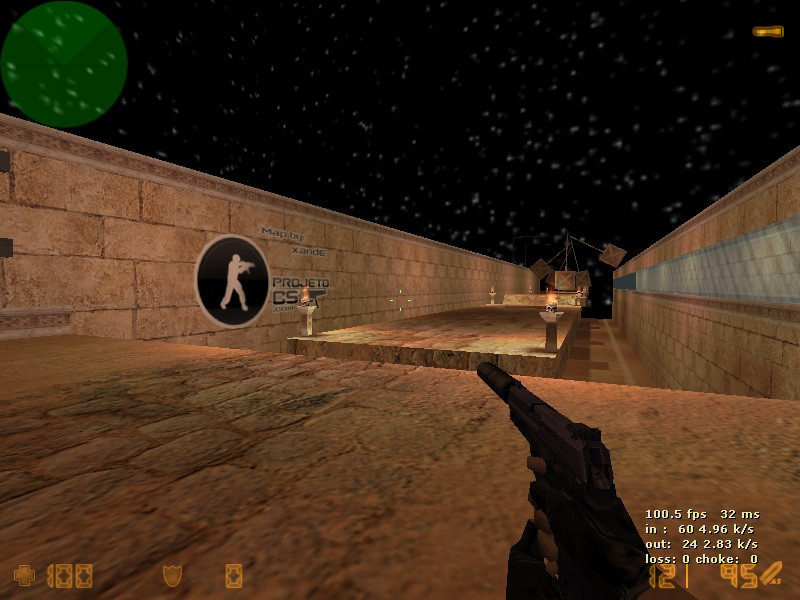Click the green radar minimap
The height and width of the screenshot is (600, 800).
coord(64,64)
